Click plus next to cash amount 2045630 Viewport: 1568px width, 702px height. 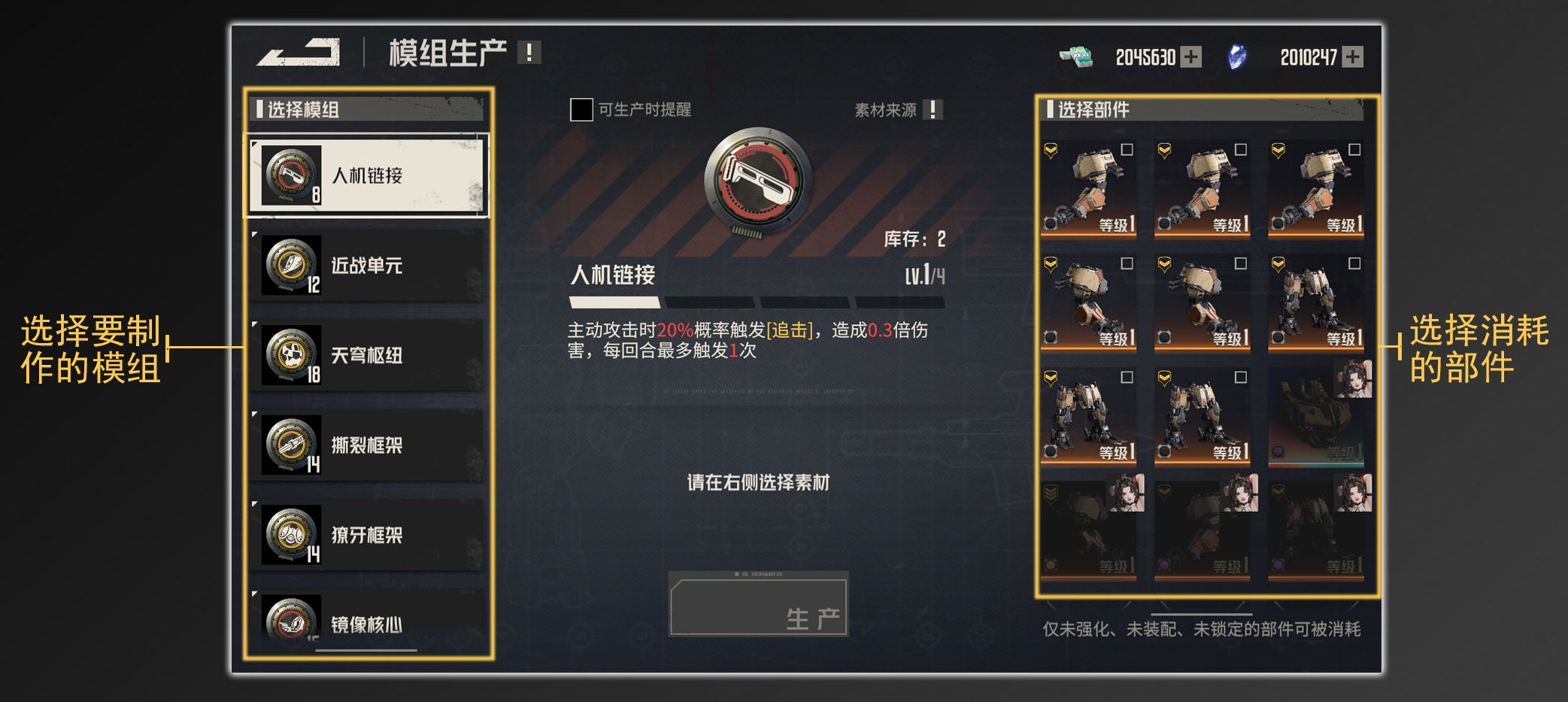(x=1192, y=56)
